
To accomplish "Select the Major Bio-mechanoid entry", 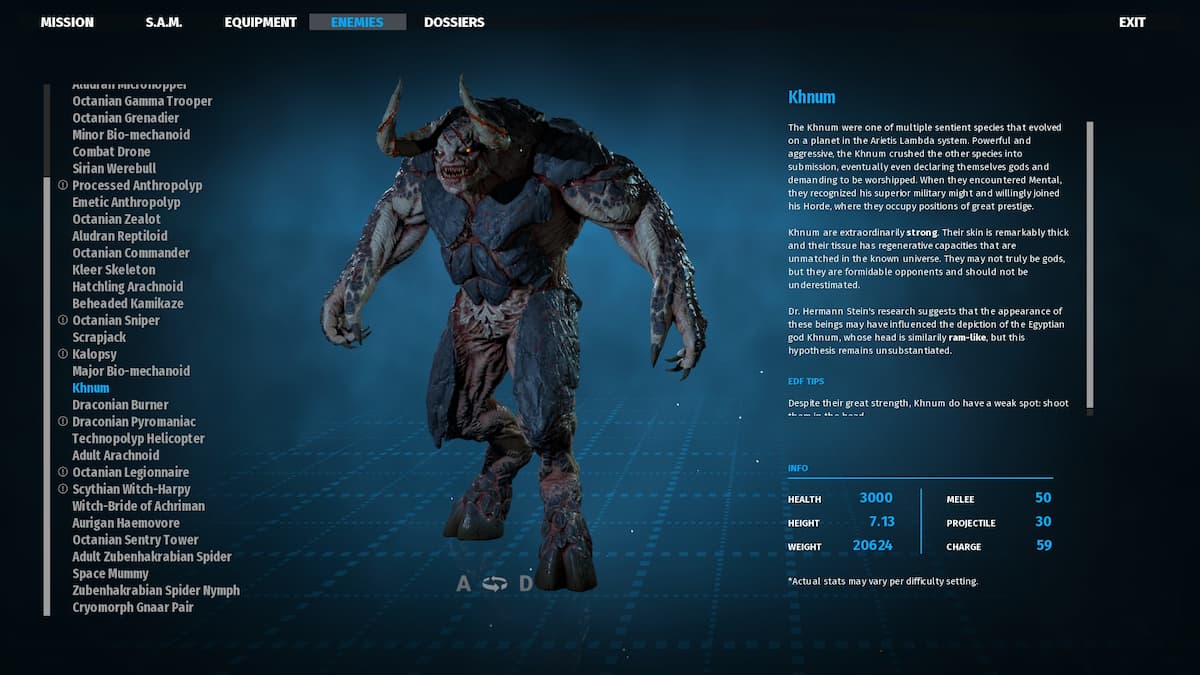I will [131, 371].
